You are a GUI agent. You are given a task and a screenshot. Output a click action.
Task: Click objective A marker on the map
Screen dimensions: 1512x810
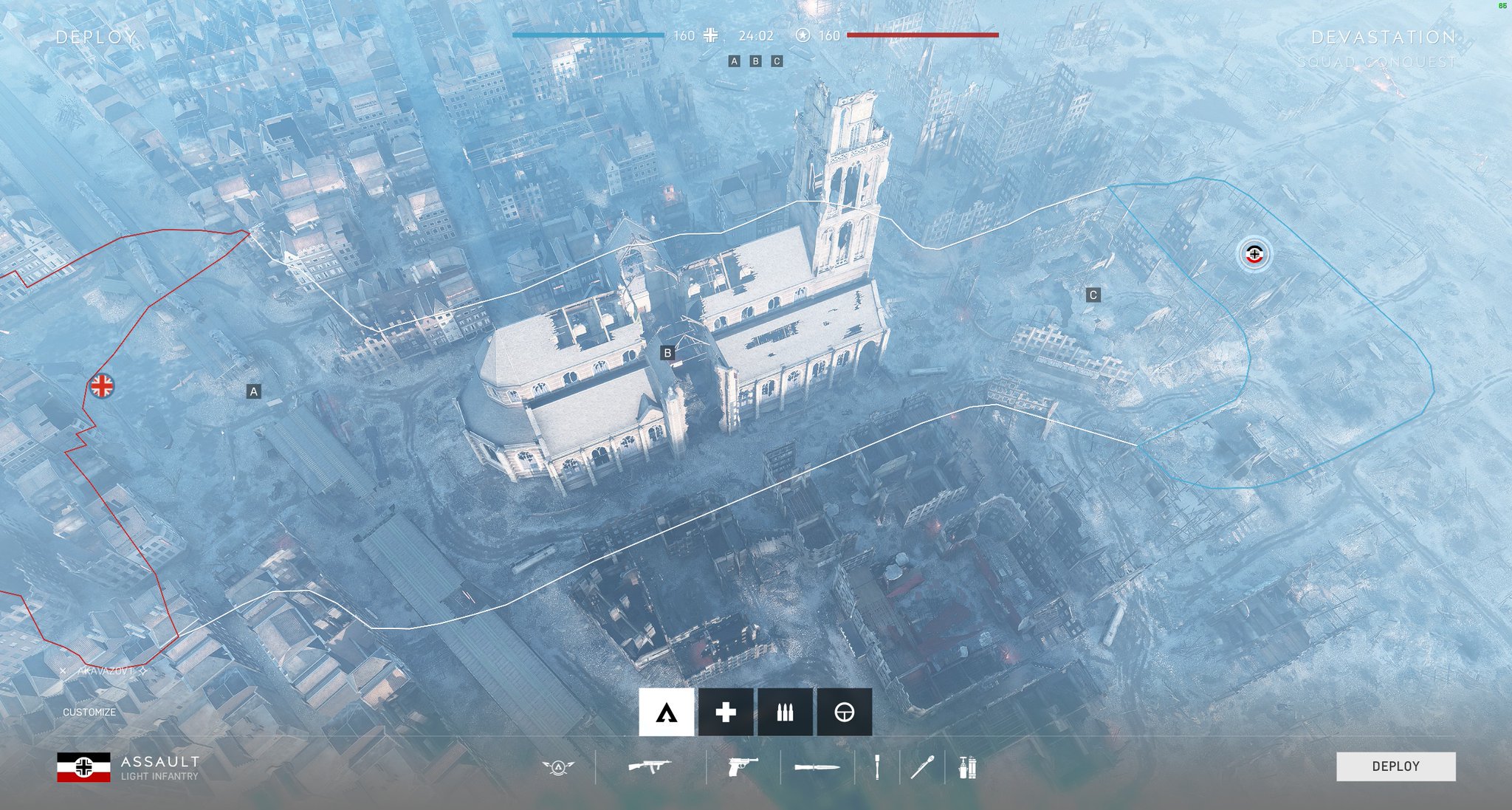click(x=253, y=391)
